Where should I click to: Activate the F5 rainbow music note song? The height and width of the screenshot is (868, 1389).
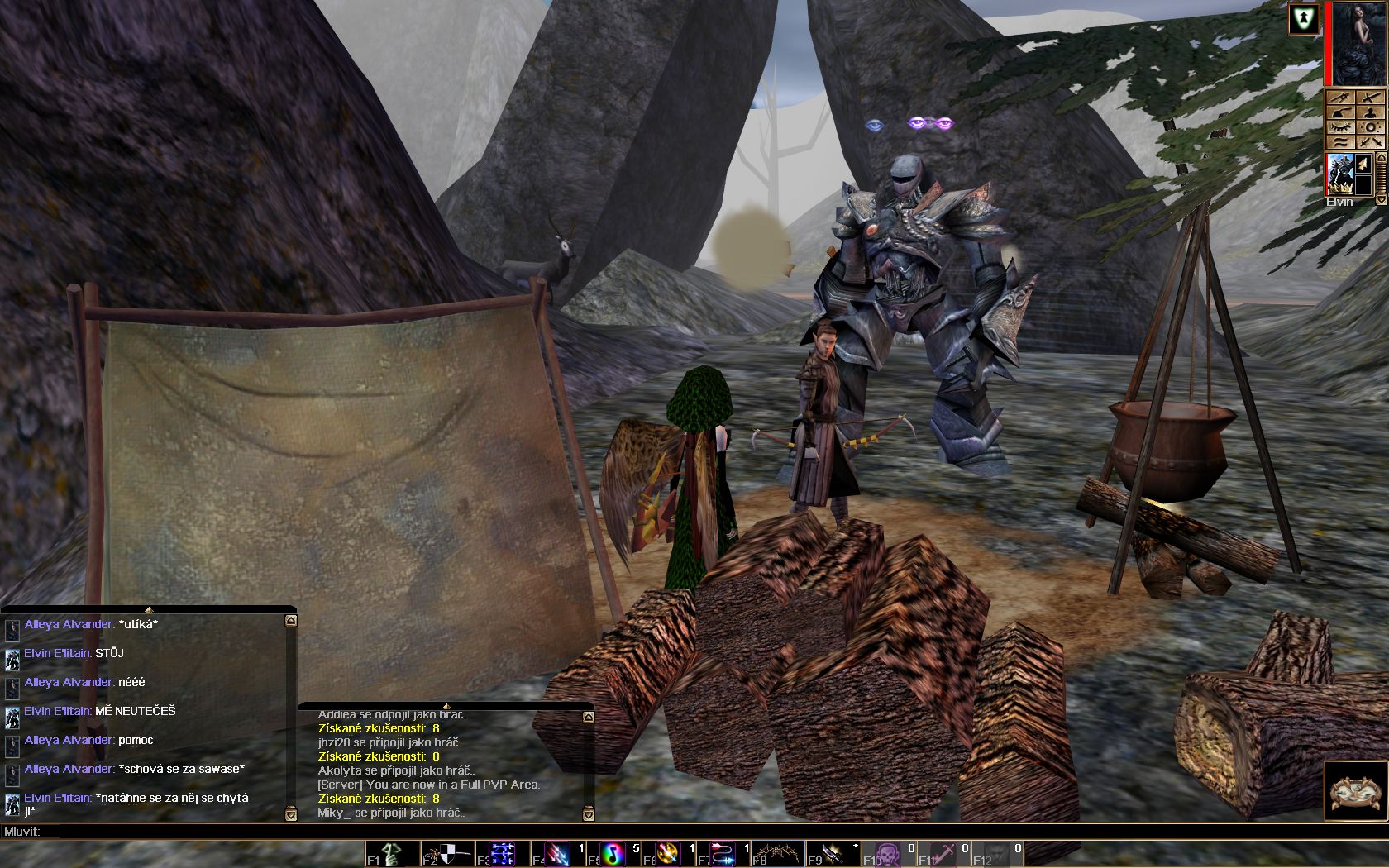pos(613,854)
